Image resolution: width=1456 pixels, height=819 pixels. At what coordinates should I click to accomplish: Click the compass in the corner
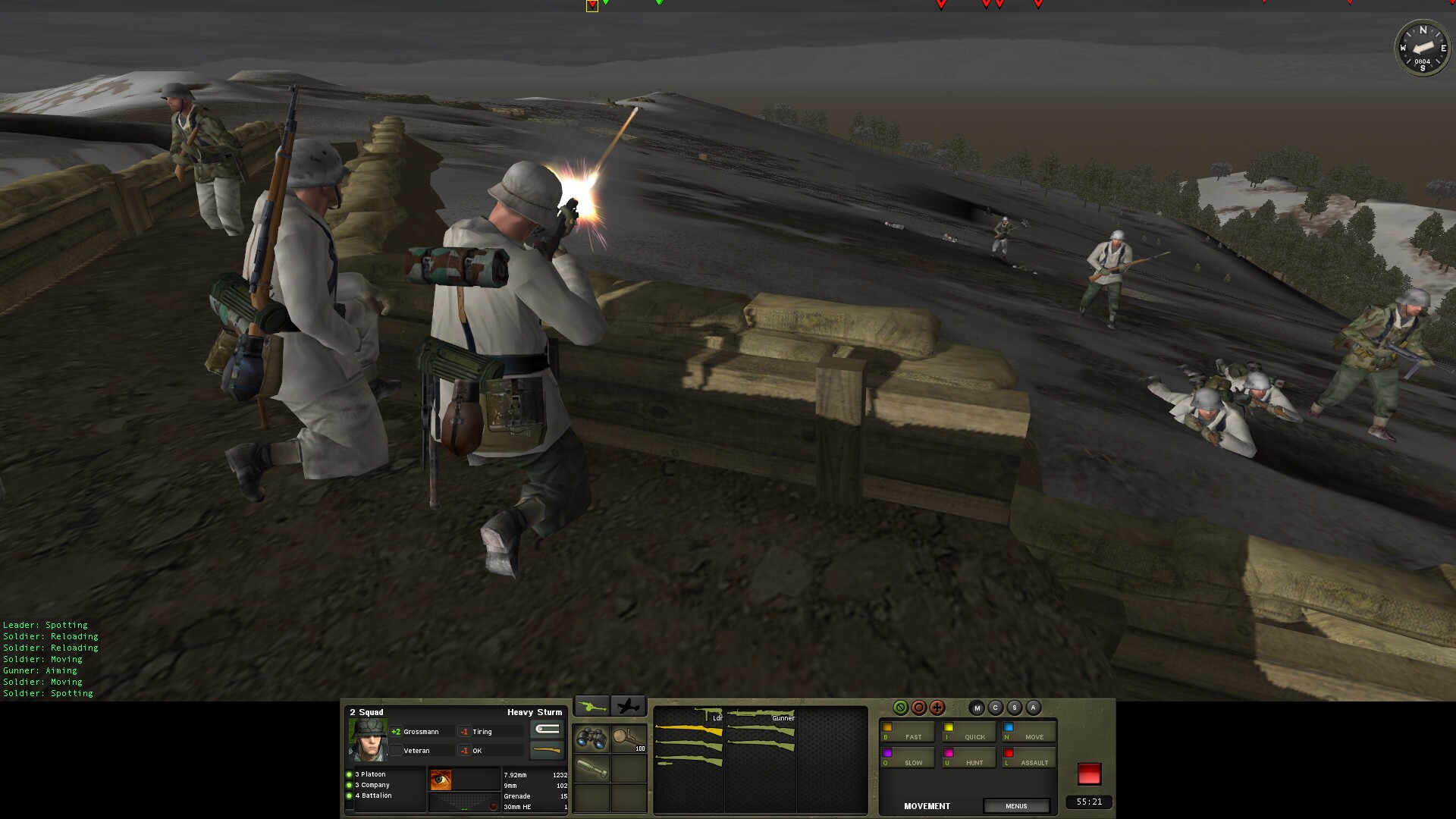coord(1423,48)
